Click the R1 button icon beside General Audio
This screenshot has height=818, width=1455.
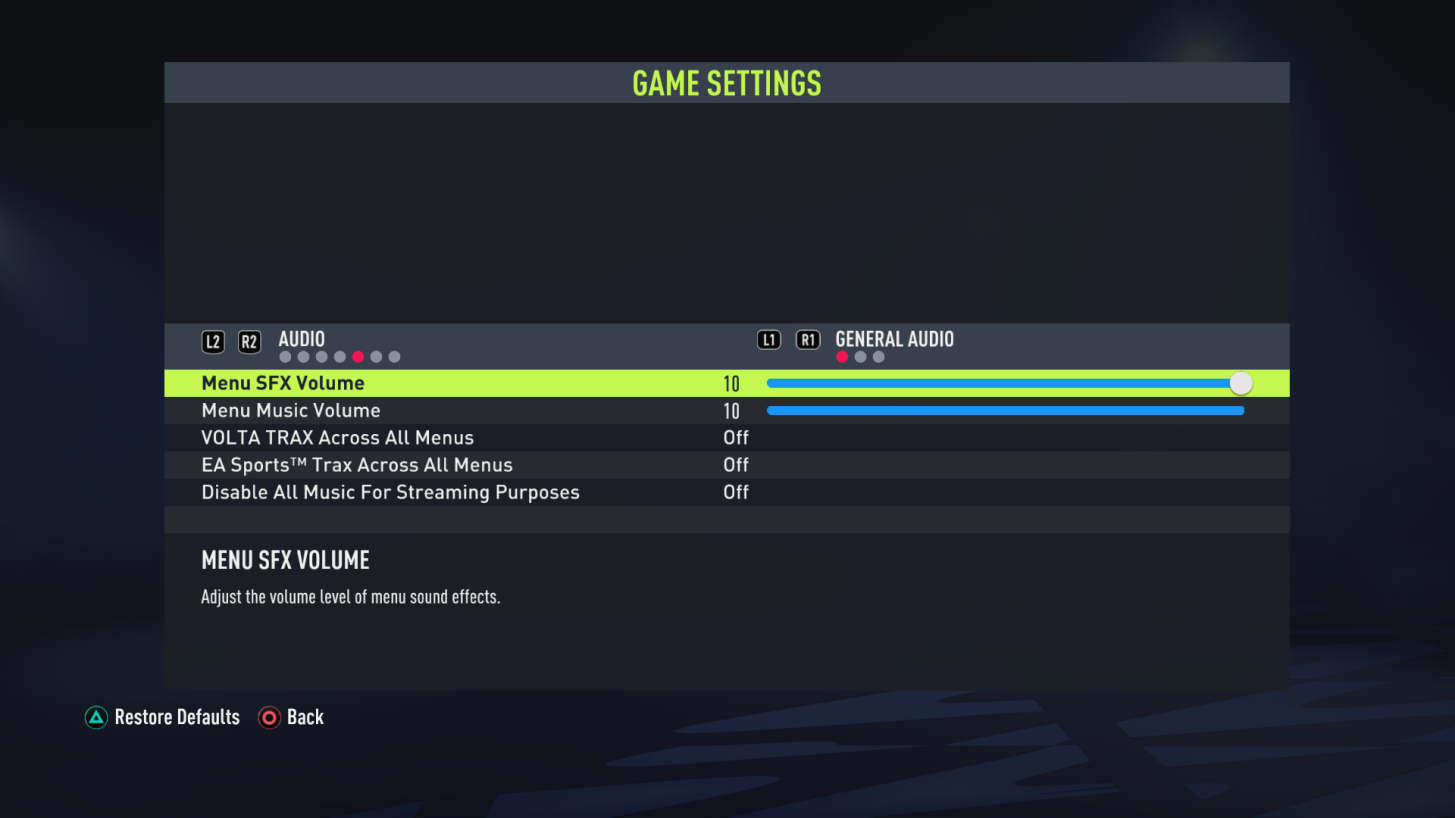pos(808,339)
